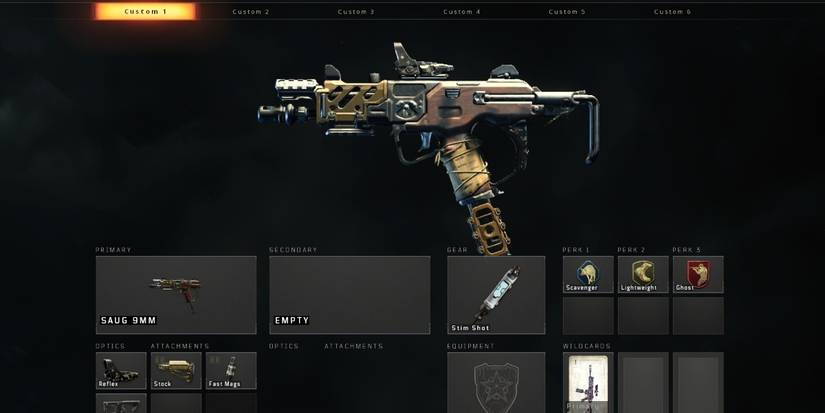
Task: Choose the Custom 4 loadout tab
Action: pyautogui.click(x=462, y=12)
